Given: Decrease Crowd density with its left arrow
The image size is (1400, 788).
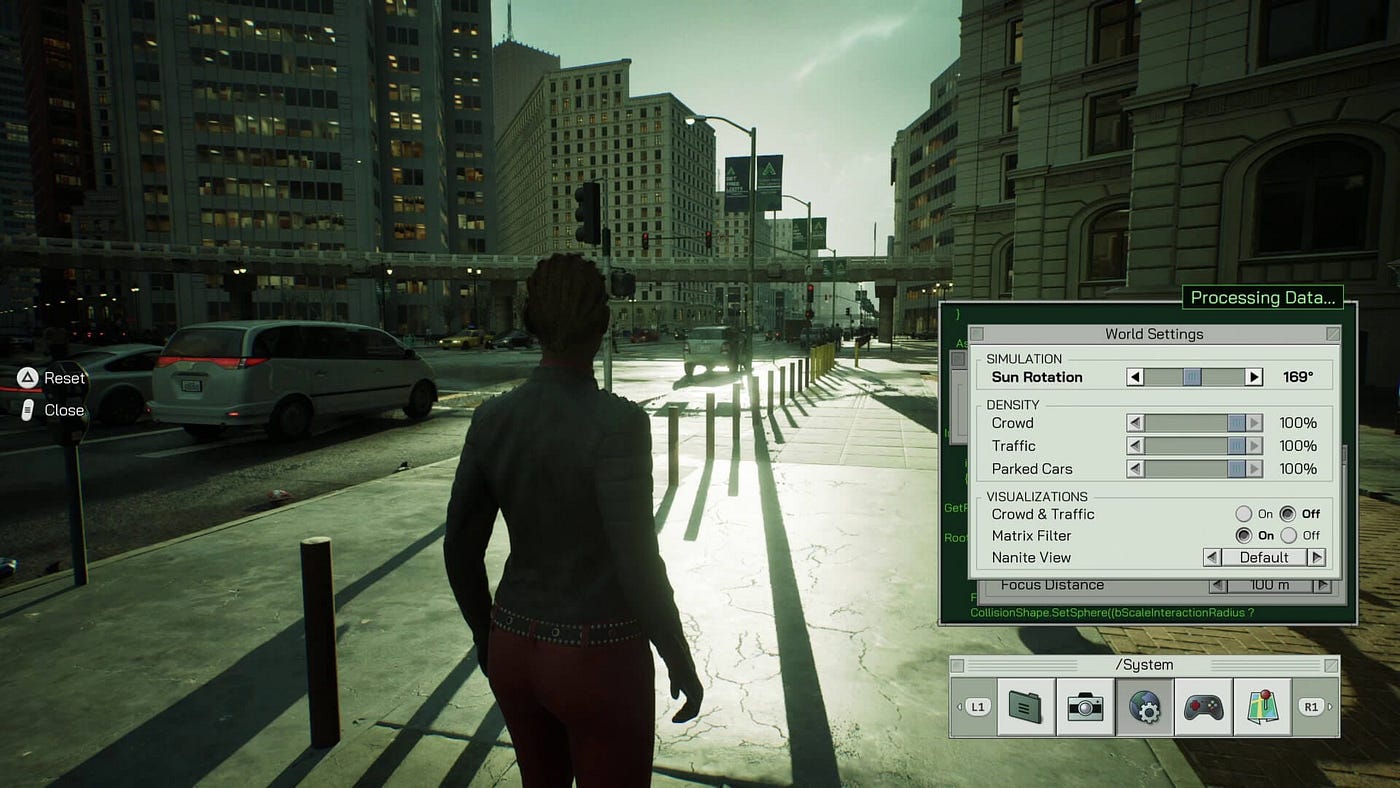Looking at the screenshot, I should pos(1135,423).
